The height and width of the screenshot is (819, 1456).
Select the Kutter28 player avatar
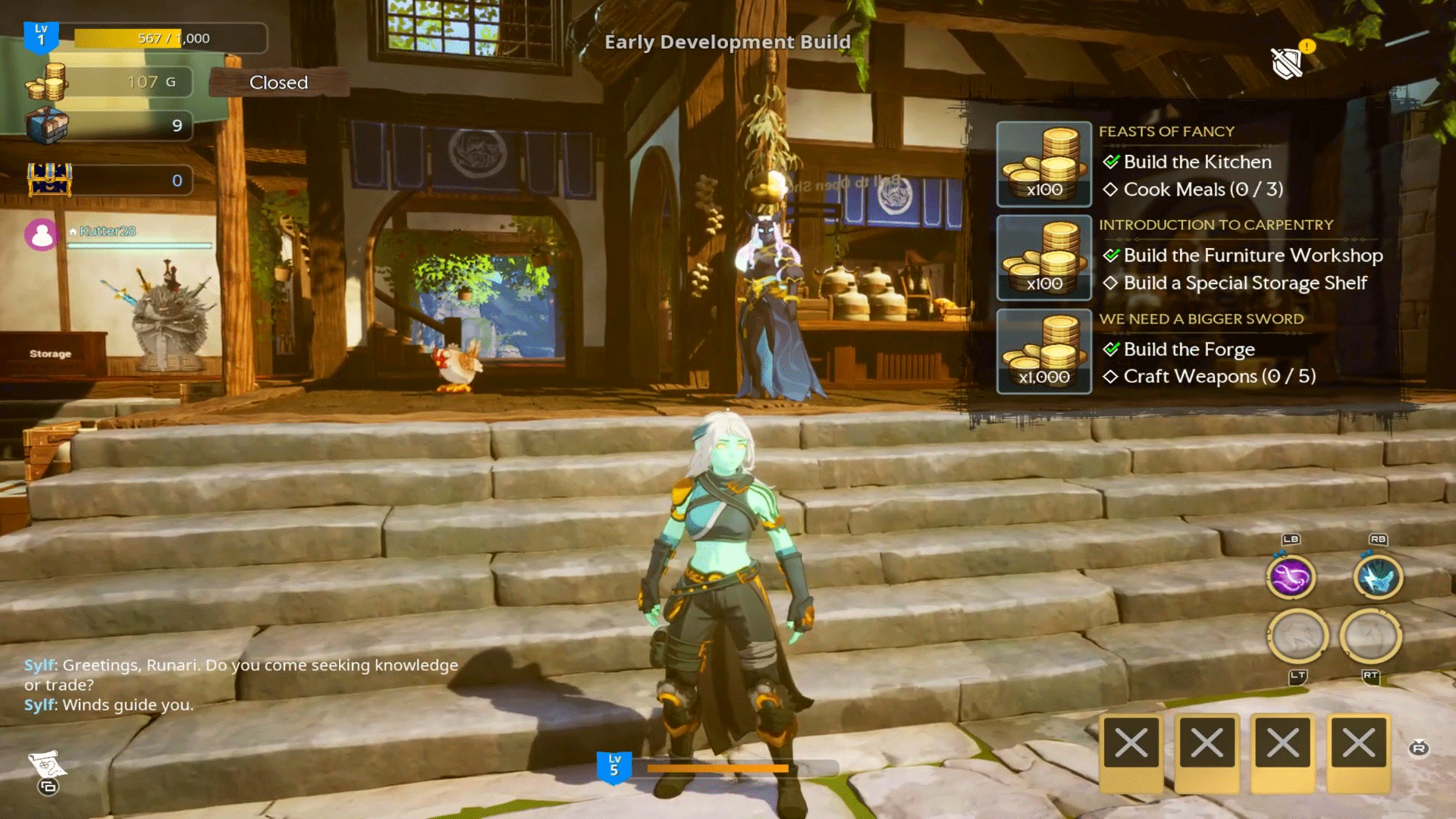(x=42, y=235)
